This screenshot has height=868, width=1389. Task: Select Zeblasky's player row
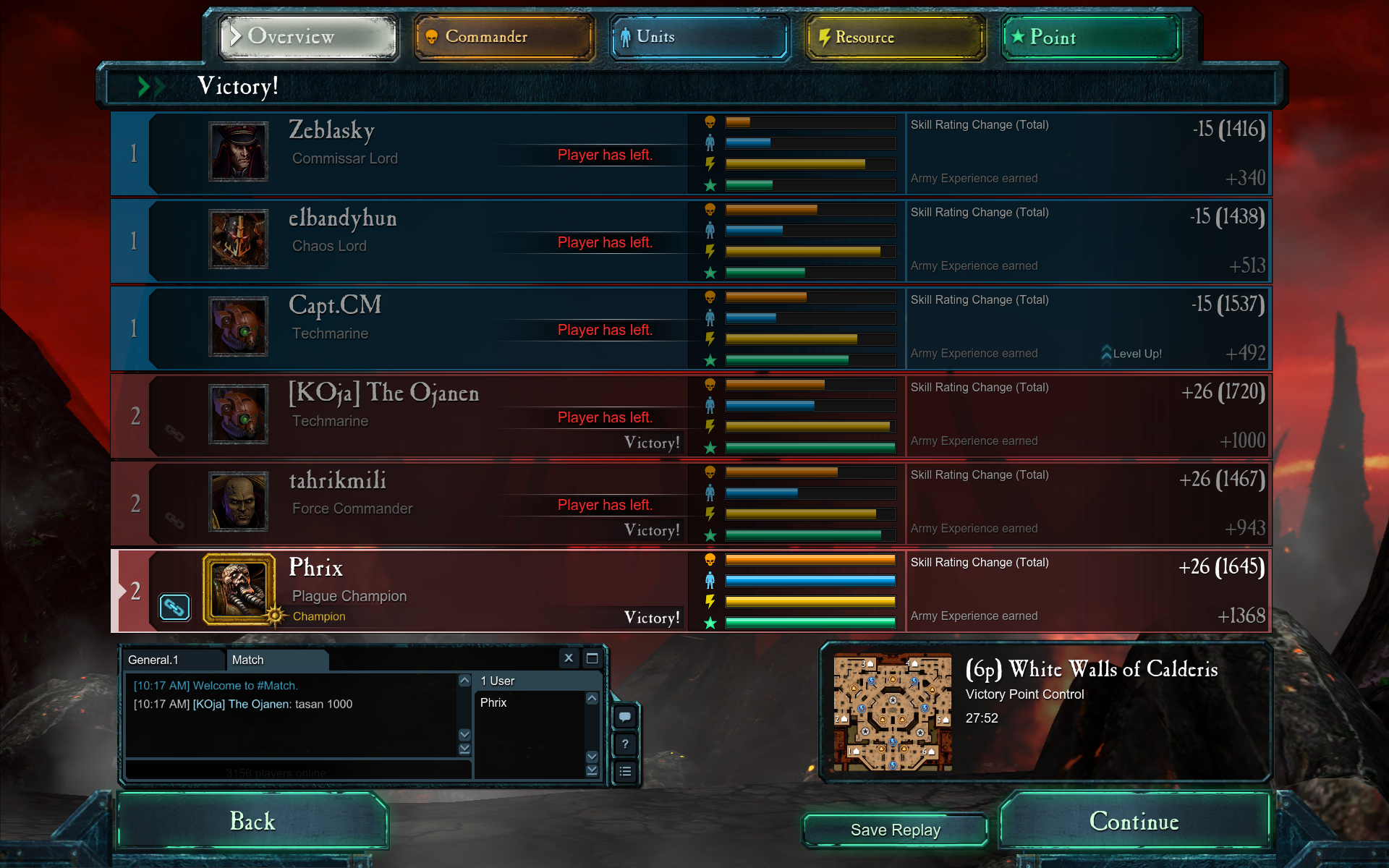tap(434, 153)
